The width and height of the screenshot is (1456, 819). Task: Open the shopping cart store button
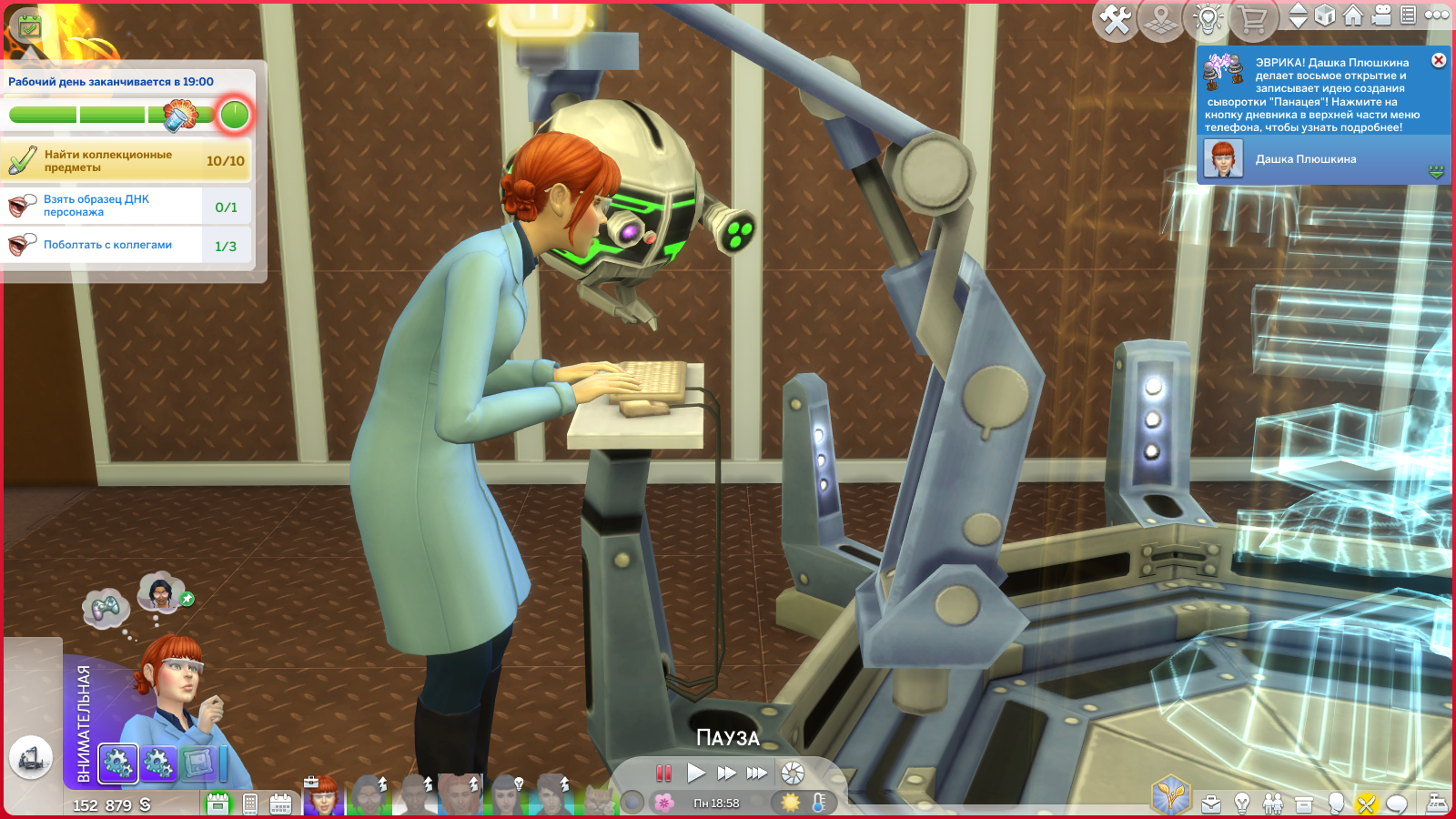(x=1254, y=19)
